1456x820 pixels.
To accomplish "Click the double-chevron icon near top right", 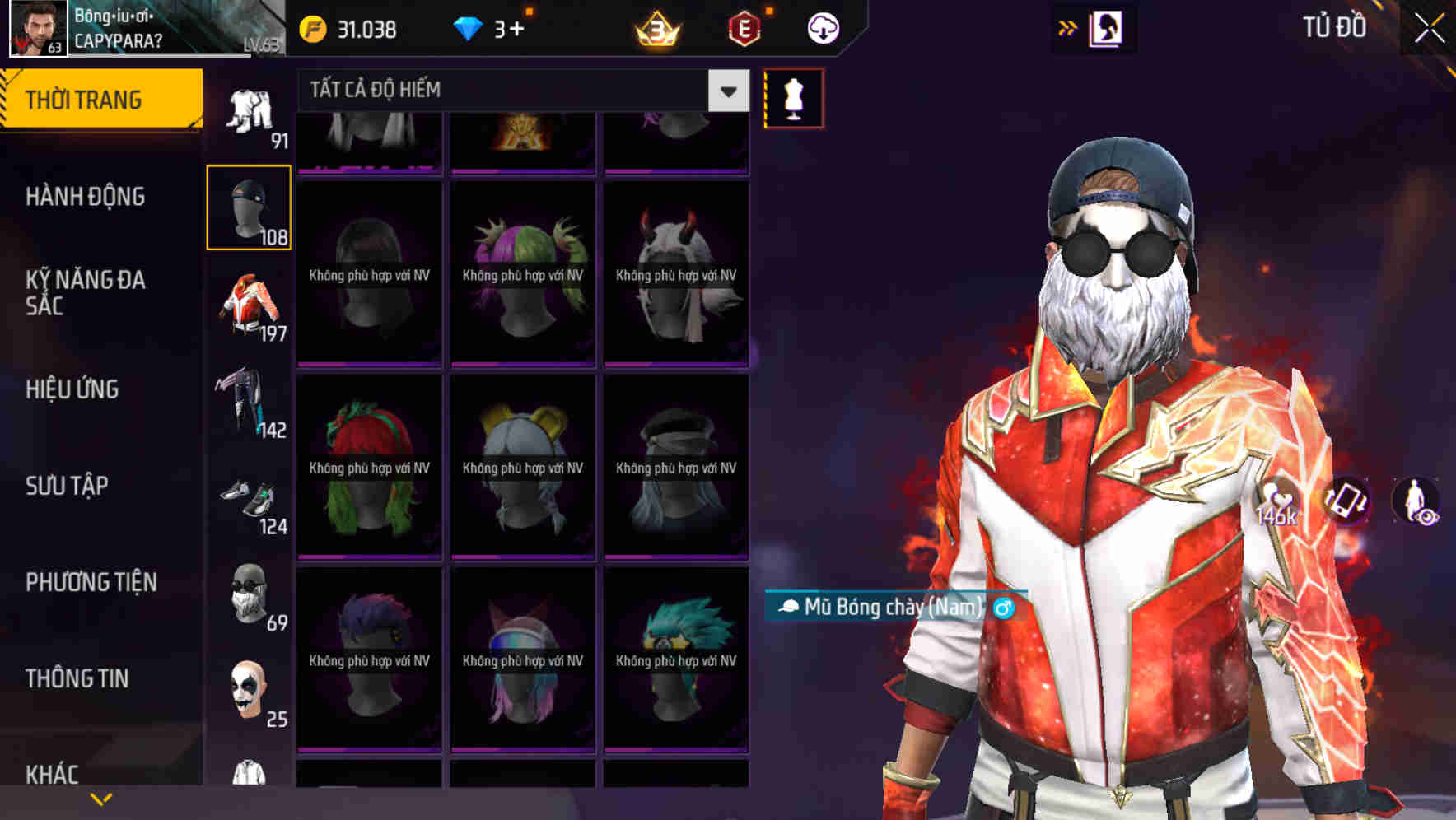I will coord(1068,27).
